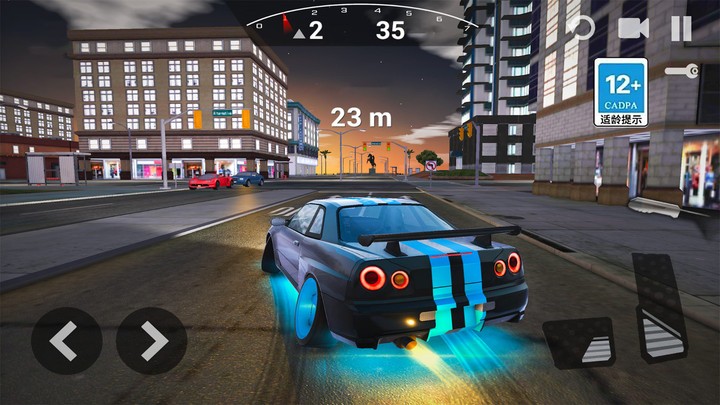Open the wrench repair icon
This screenshot has height=405, width=720.
(681, 71)
